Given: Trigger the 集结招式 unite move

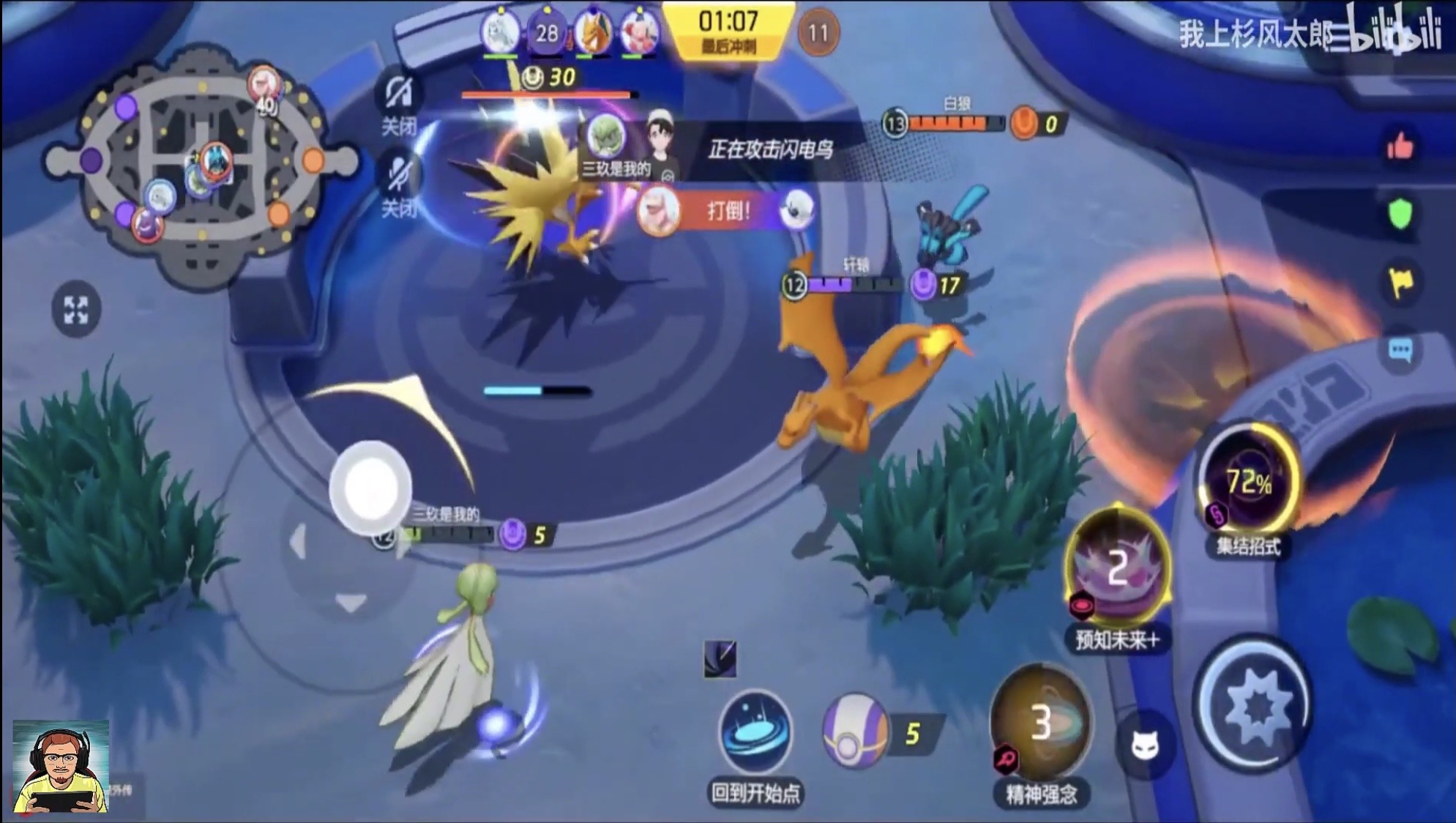Looking at the screenshot, I should pyautogui.click(x=1248, y=483).
